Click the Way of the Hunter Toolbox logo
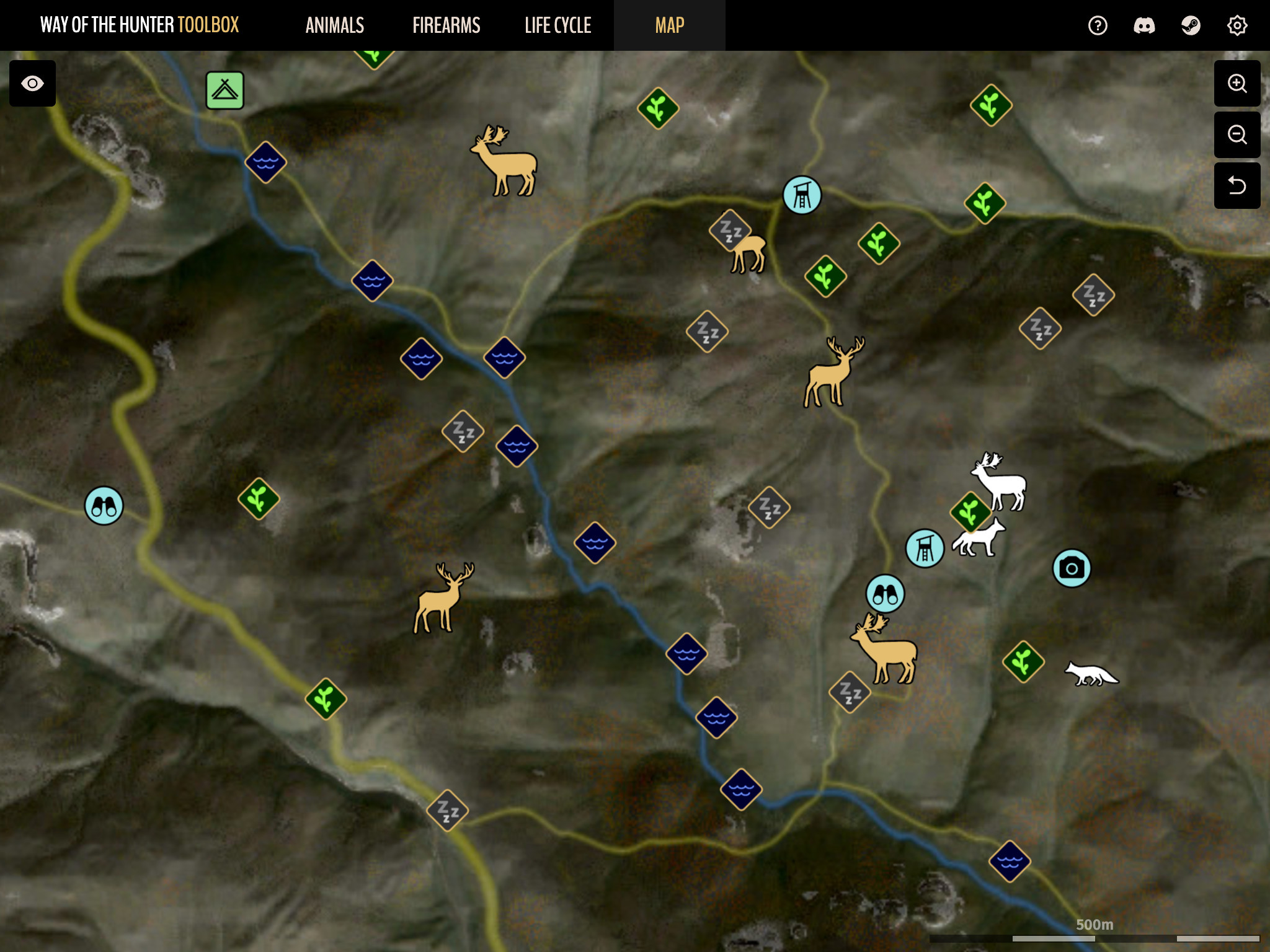Viewport: 1270px width, 952px height. [x=140, y=25]
